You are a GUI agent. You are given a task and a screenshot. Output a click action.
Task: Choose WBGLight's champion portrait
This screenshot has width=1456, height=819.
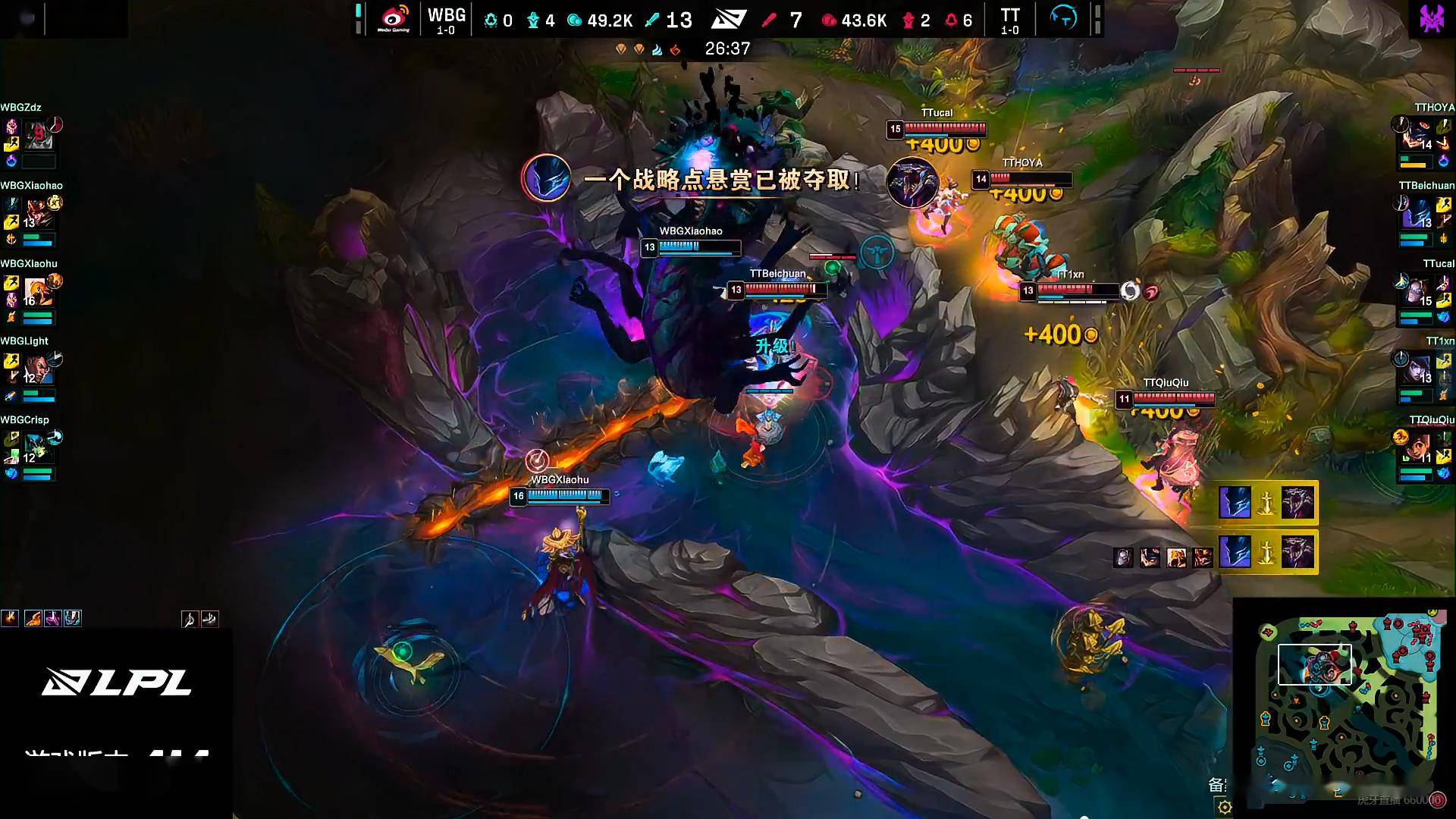(x=36, y=370)
